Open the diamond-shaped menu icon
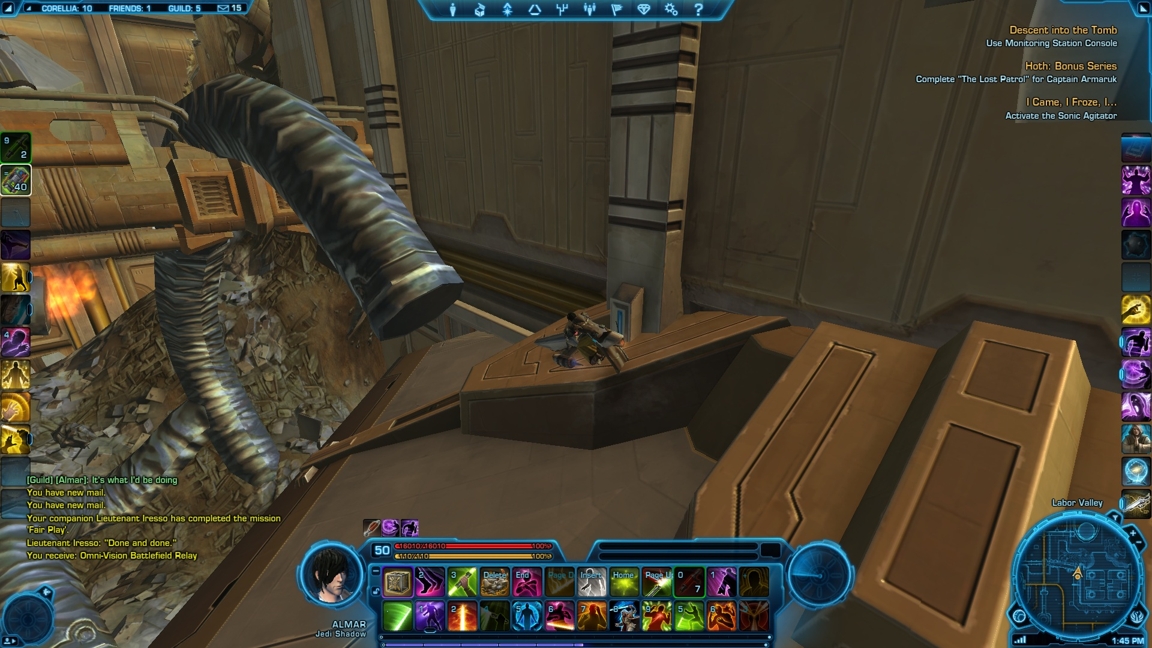 (x=644, y=10)
